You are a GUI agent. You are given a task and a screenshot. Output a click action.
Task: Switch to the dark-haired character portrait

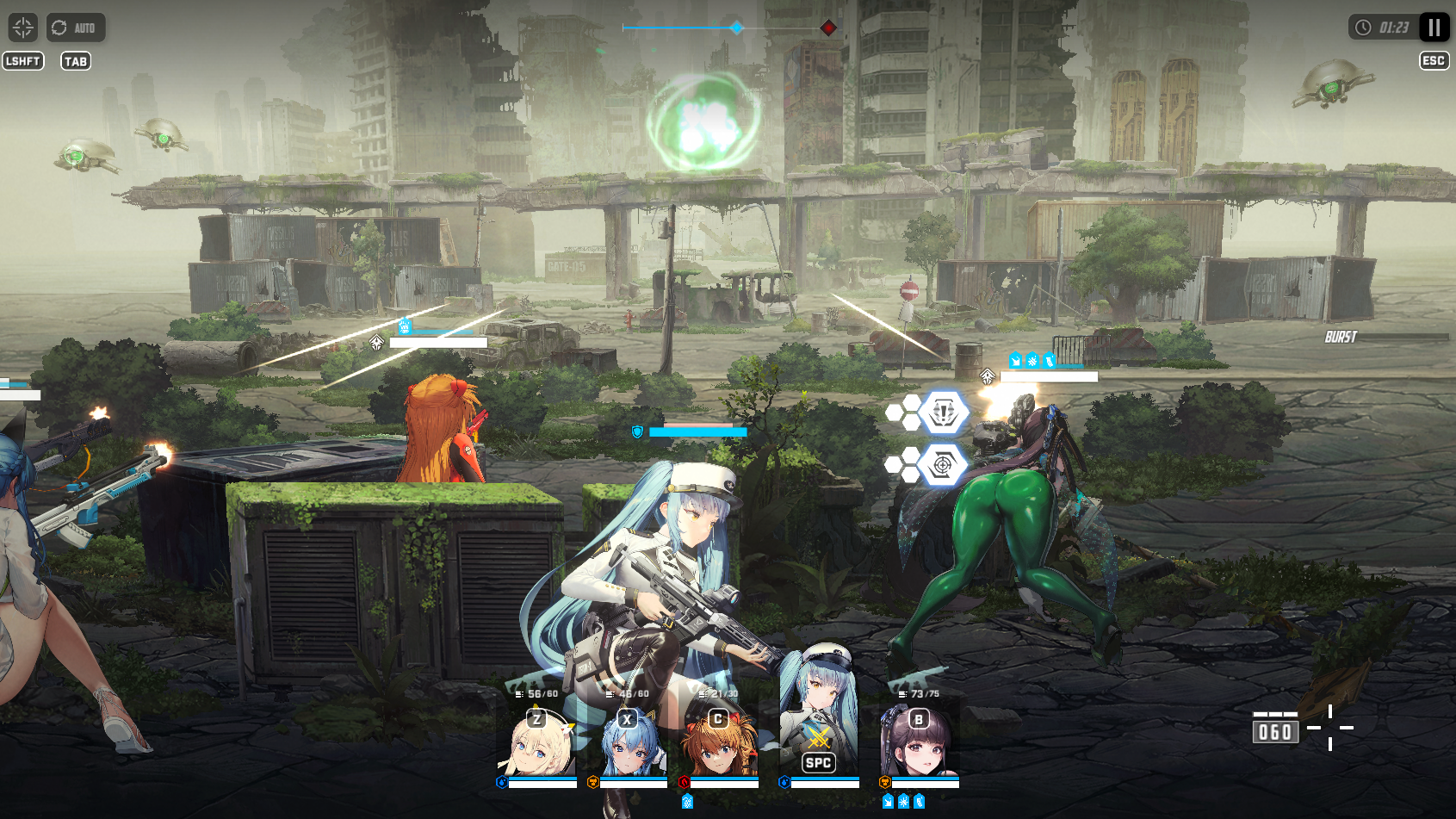(919, 744)
